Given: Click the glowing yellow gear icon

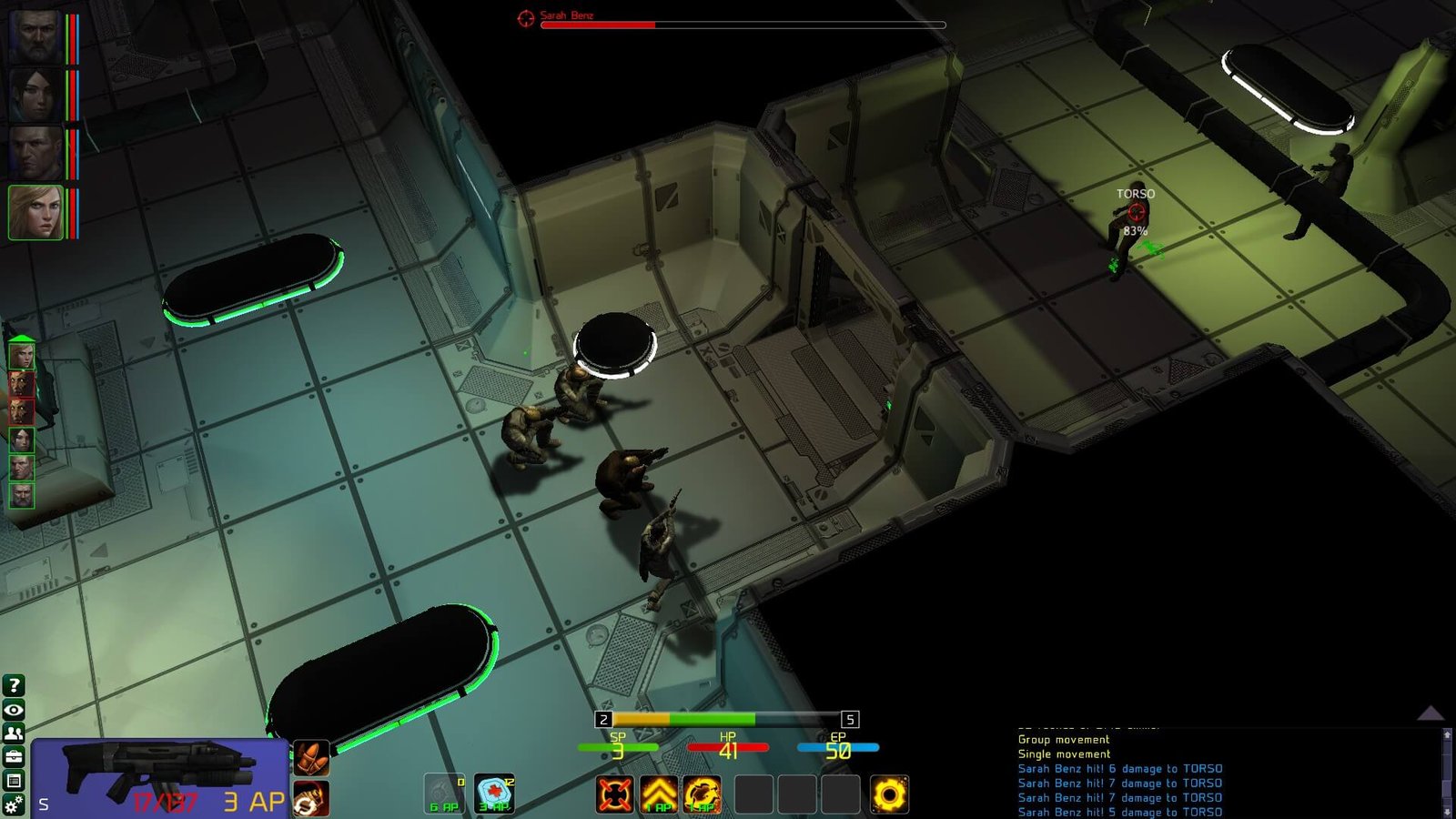Looking at the screenshot, I should point(889,794).
